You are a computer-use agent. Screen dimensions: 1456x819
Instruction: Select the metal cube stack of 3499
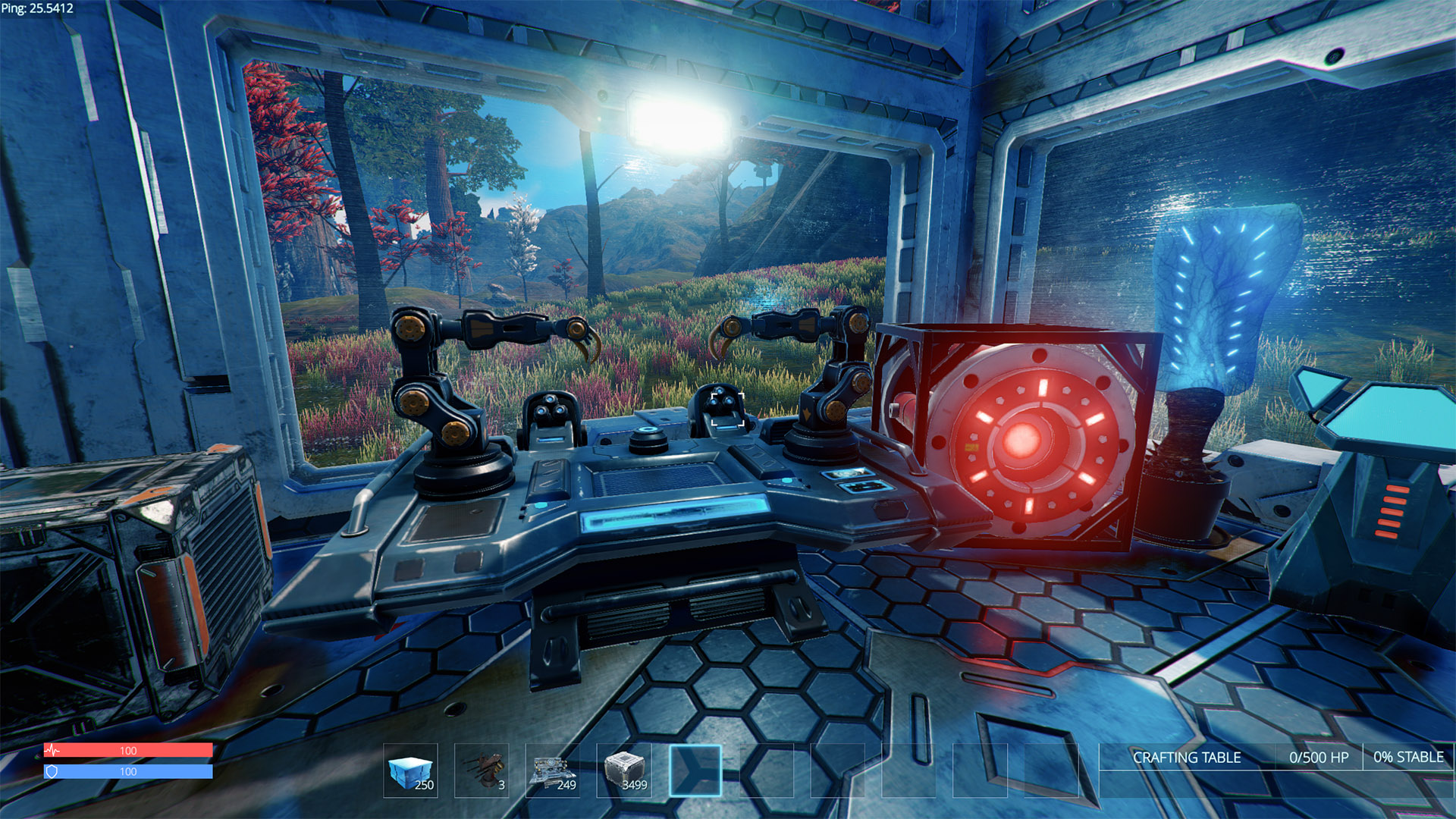(624, 770)
